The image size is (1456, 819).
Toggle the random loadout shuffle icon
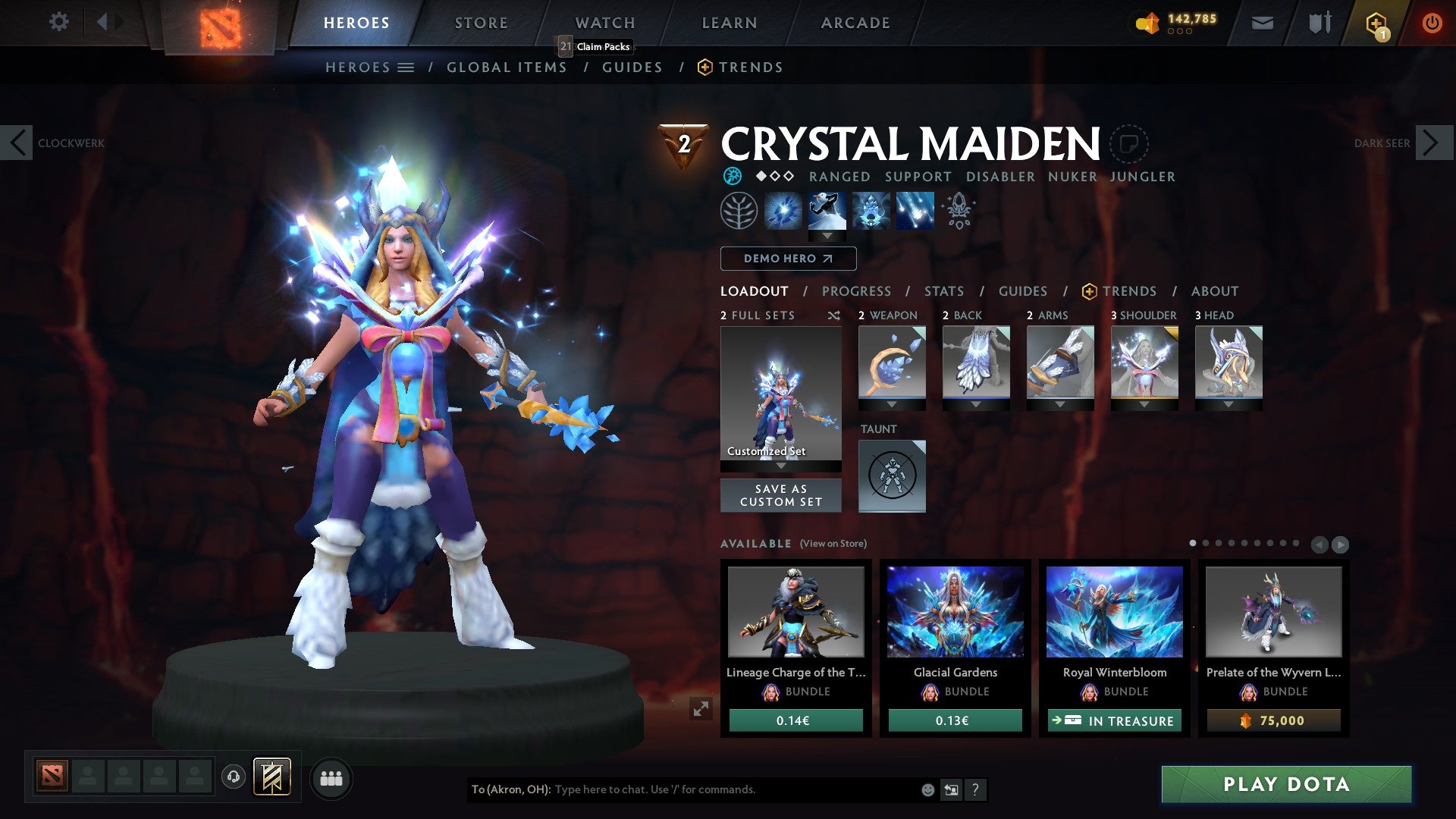click(833, 315)
